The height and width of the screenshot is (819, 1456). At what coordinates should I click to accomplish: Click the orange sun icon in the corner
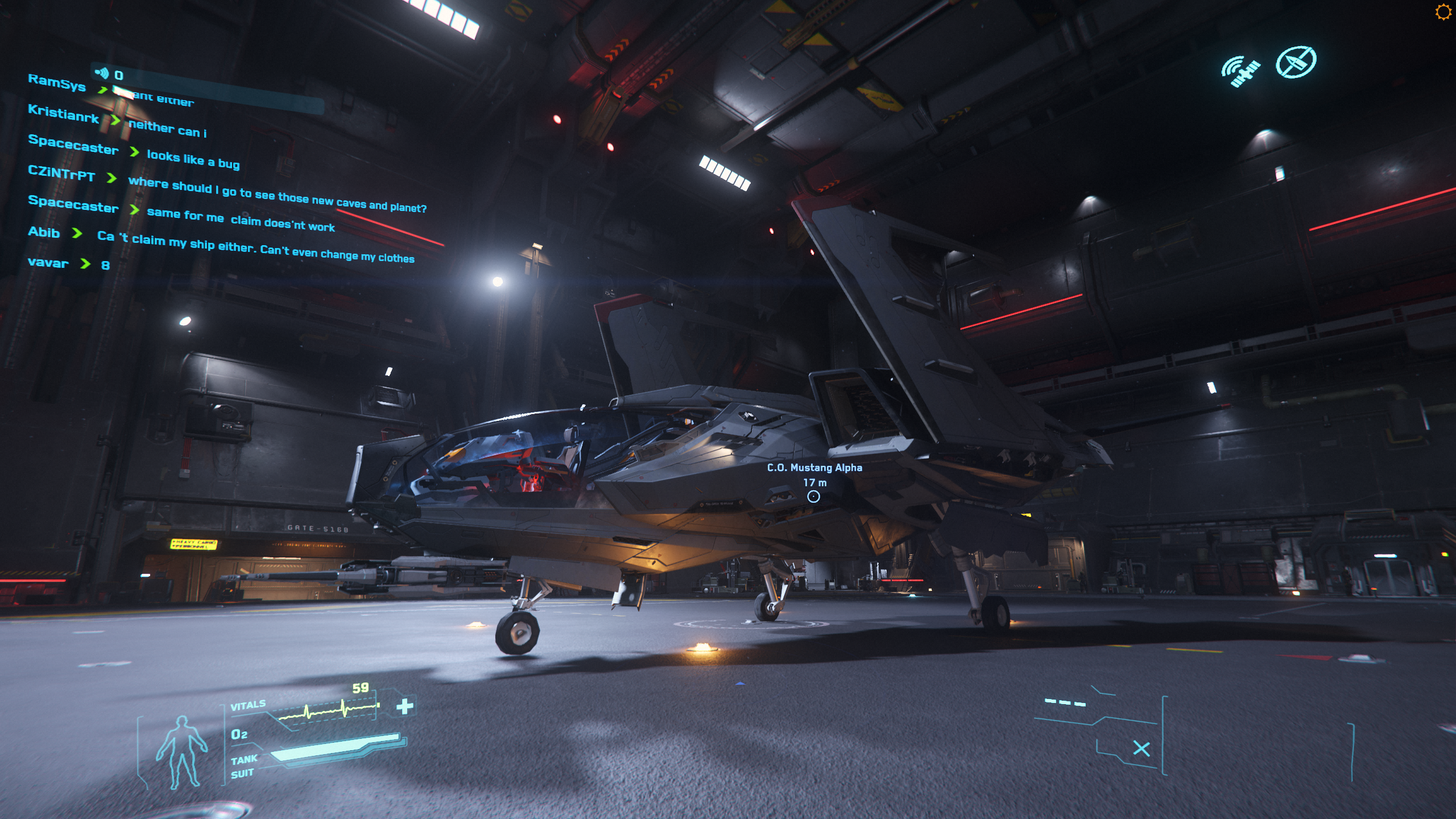tap(1443, 12)
